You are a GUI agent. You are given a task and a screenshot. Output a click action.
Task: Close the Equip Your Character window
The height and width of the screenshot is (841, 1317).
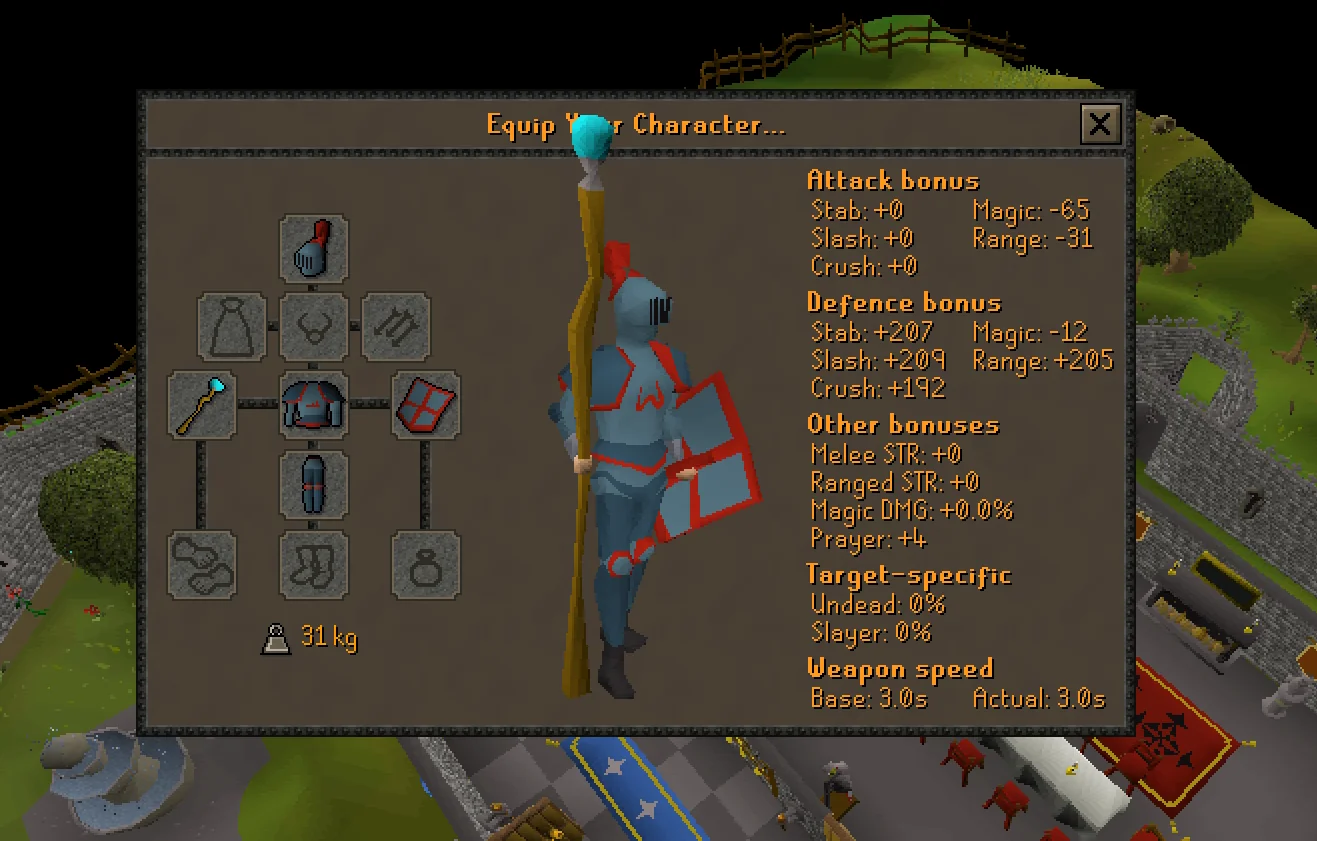1100,125
